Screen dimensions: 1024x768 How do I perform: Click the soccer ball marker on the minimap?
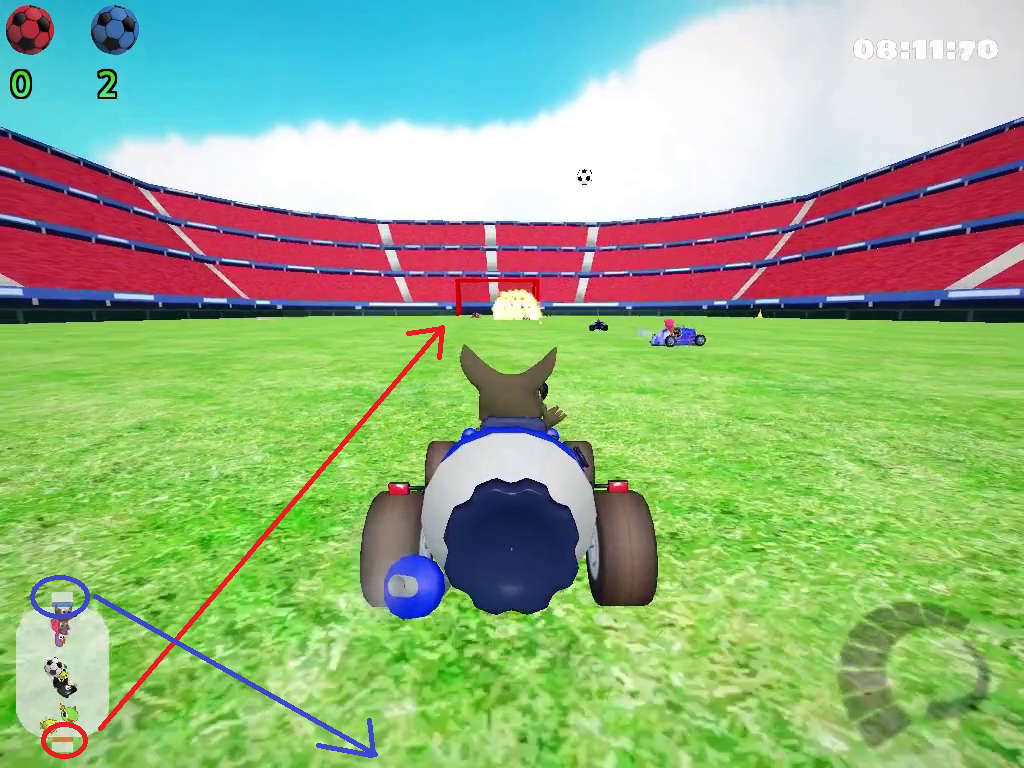(54, 667)
